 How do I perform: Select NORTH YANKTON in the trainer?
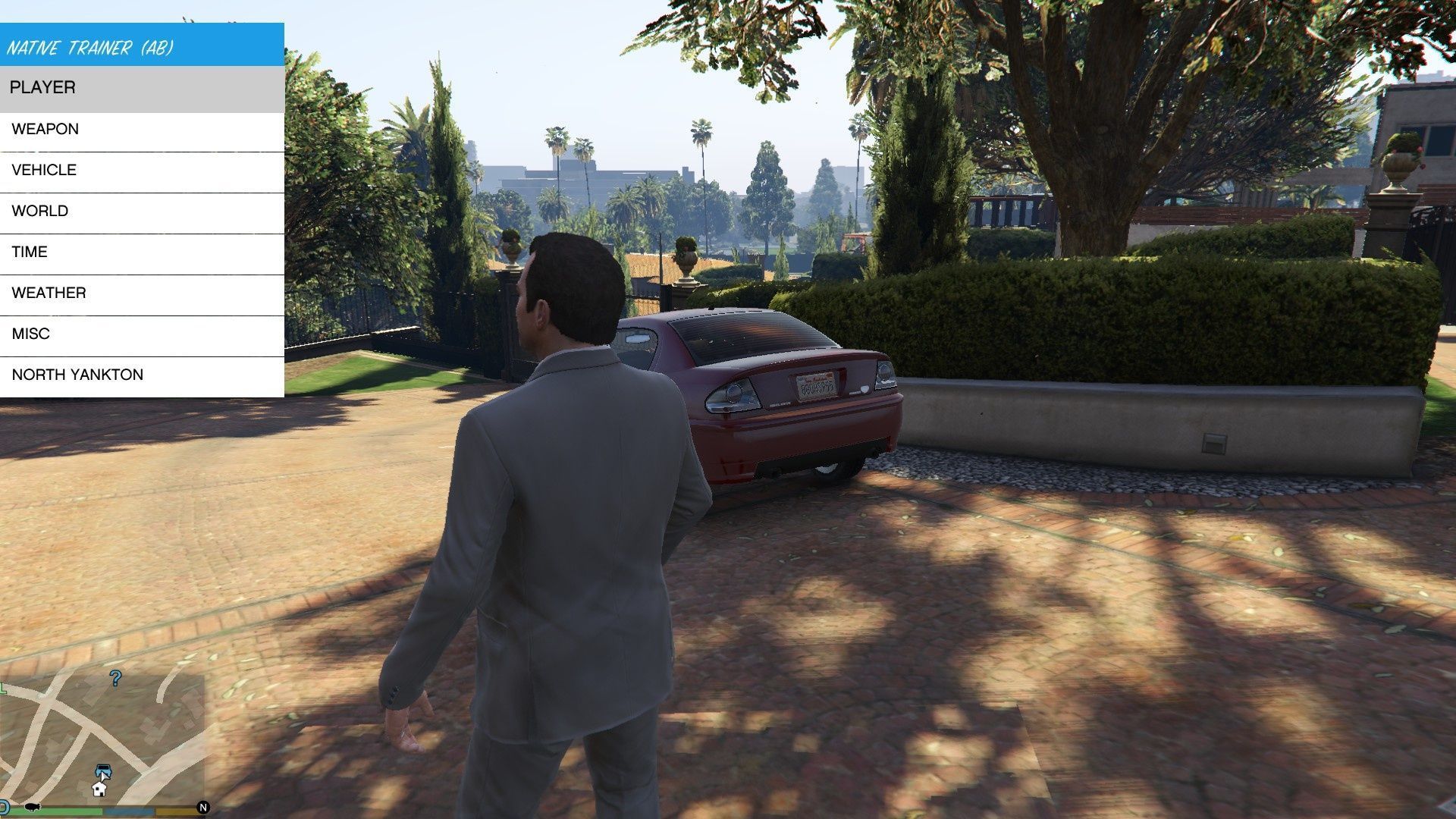click(142, 375)
